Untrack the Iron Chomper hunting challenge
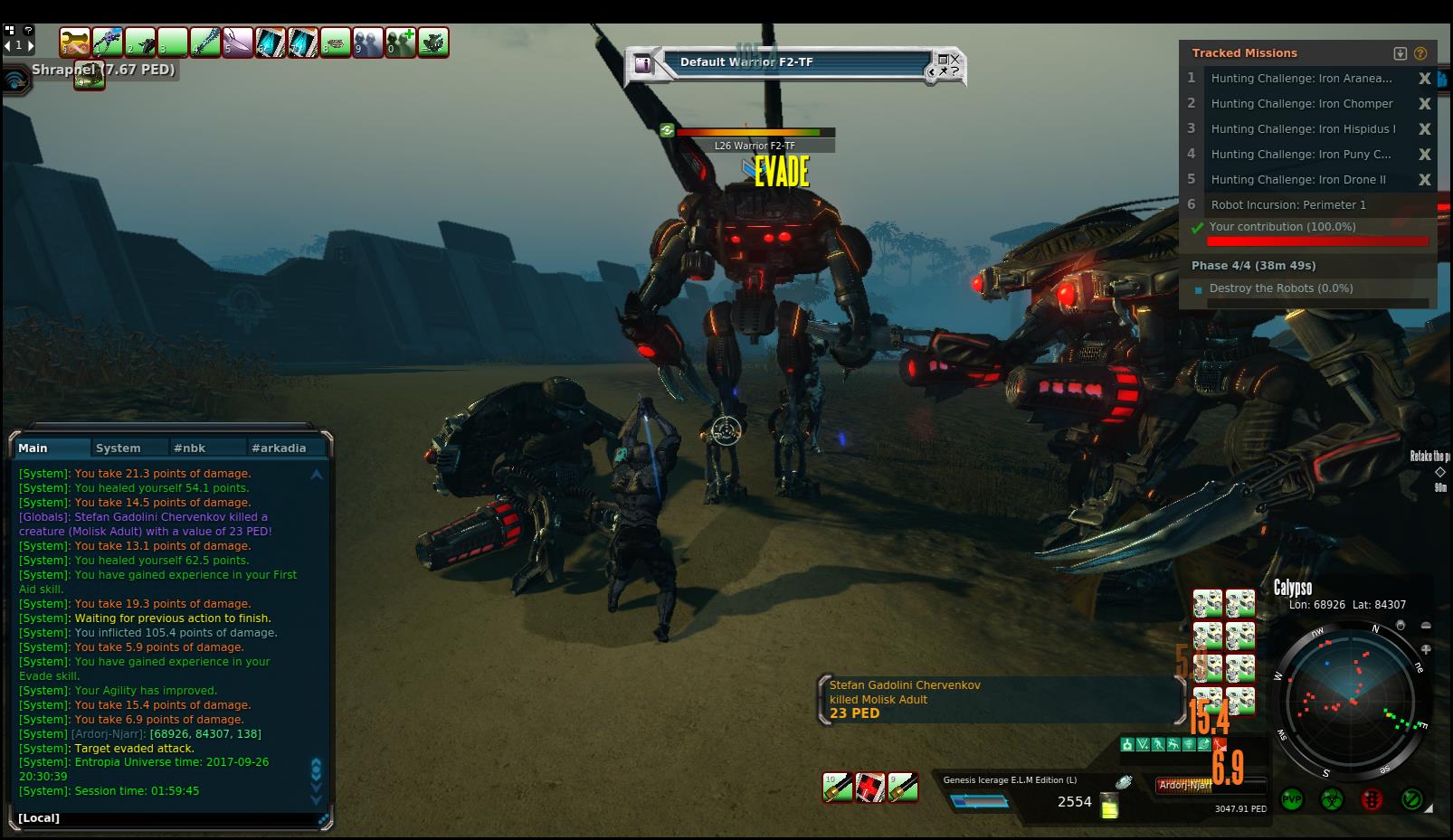1453x840 pixels. [1424, 104]
